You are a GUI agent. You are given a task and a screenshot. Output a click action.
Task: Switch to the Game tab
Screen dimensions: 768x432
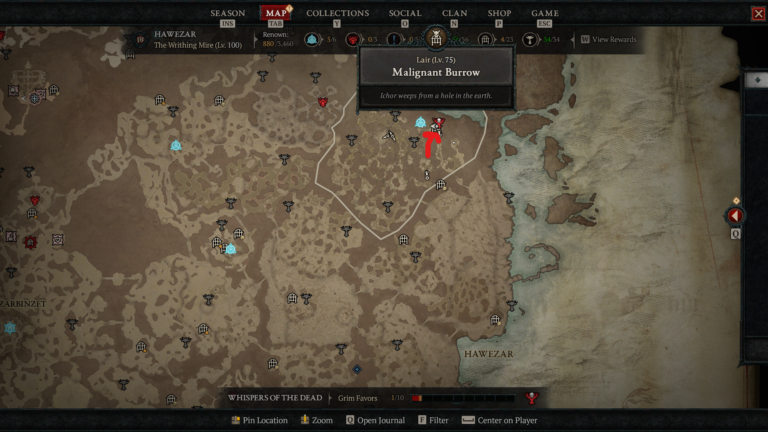pos(545,13)
